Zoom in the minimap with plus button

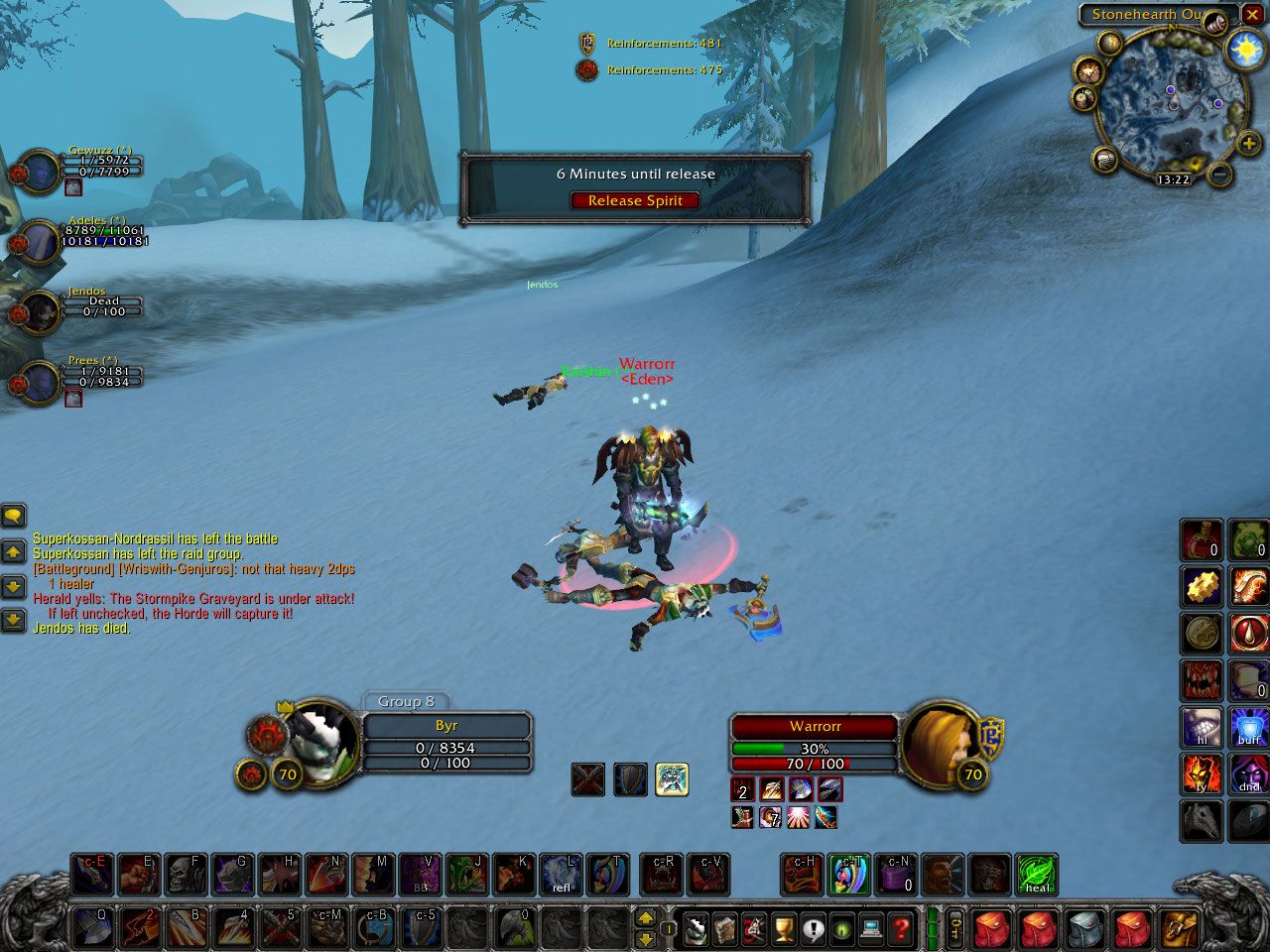coord(1248,145)
